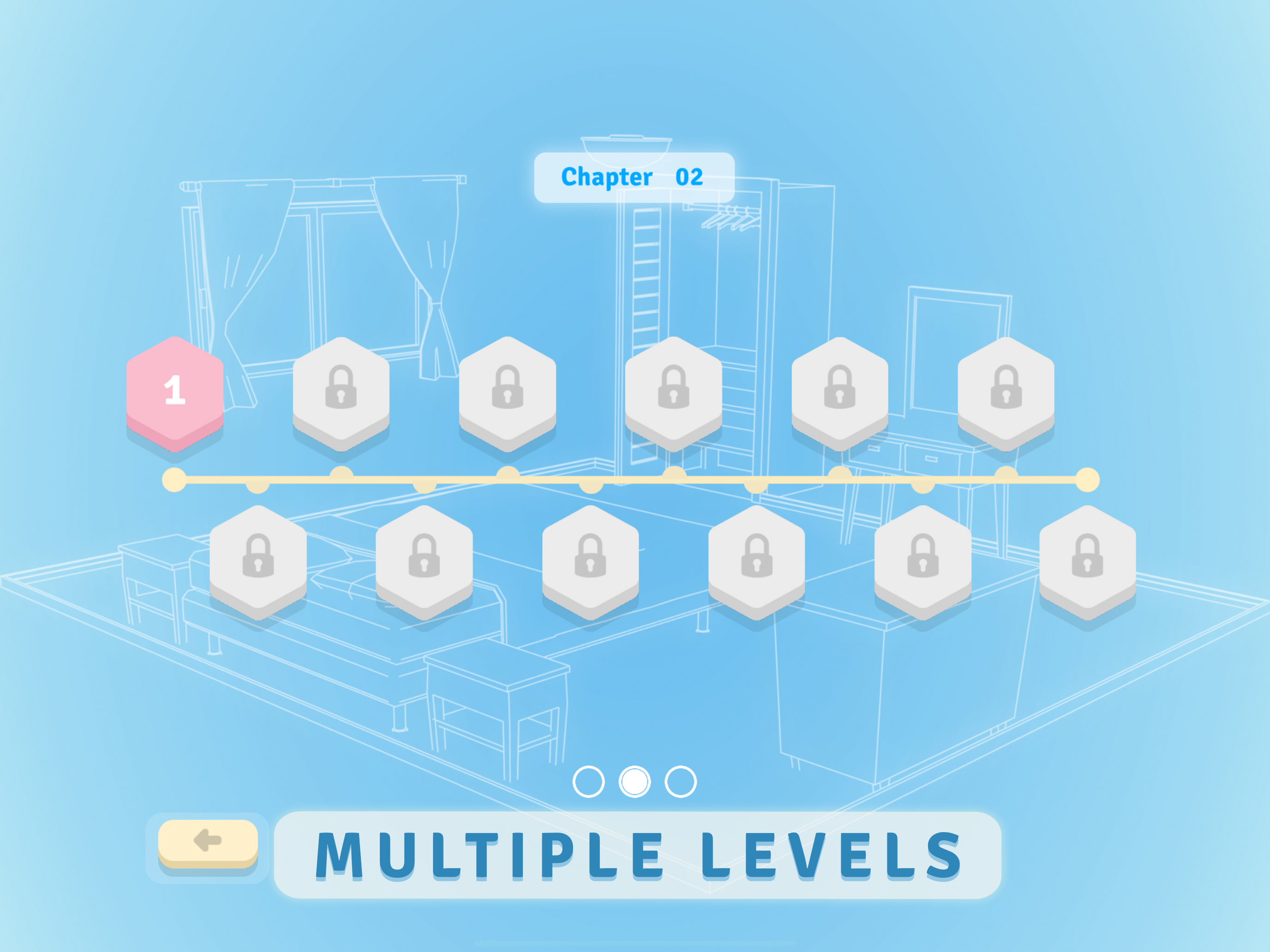
Task: Switch to the third page dot
Action: pos(680,781)
